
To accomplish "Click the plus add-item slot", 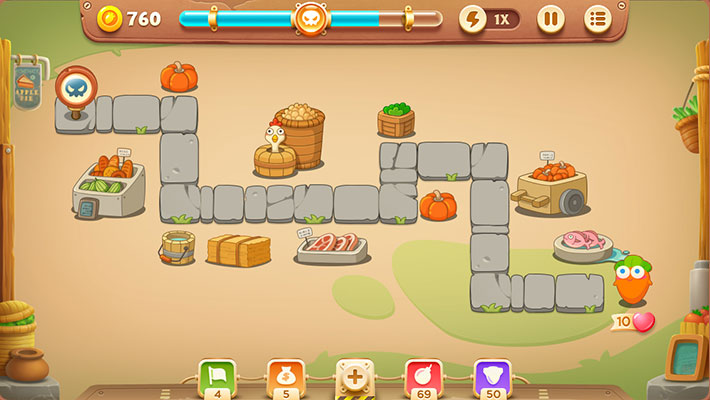I will [354, 378].
